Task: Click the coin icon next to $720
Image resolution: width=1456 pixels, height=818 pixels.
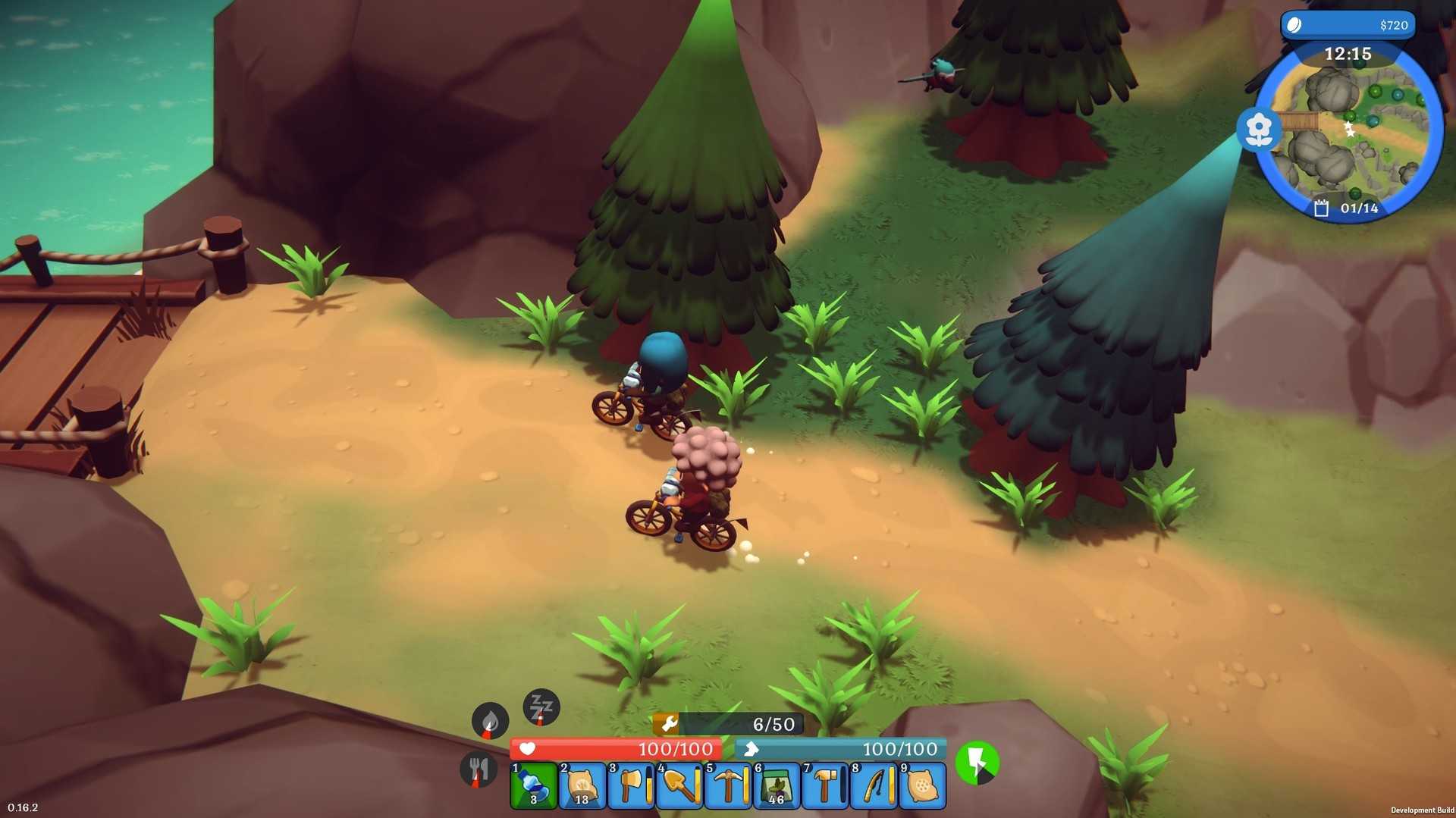Action: [x=1293, y=25]
